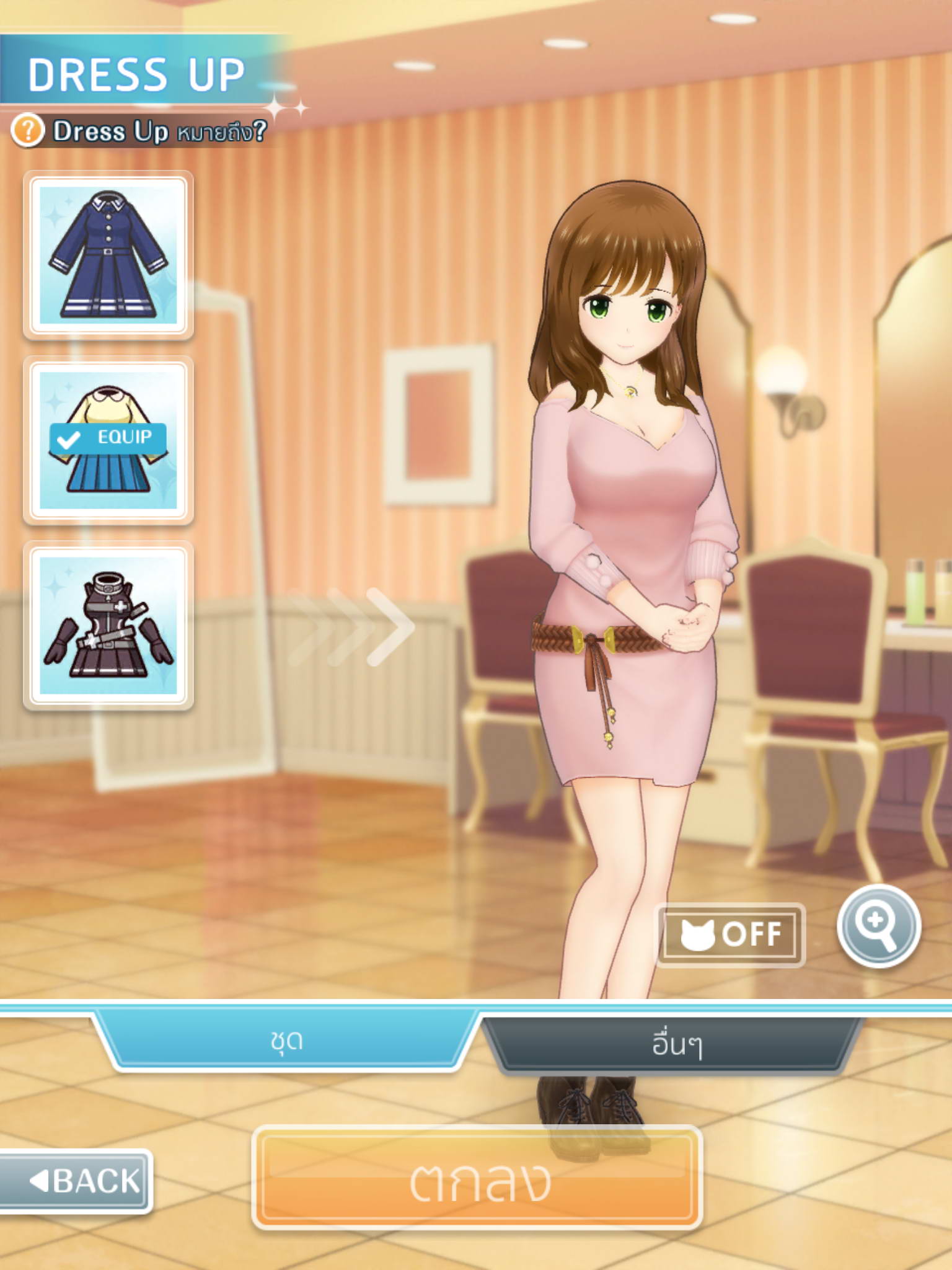This screenshot has height=1270, width=952.
Task: Select the navy blue coat dress outfit
Action: tap(108, 255)
